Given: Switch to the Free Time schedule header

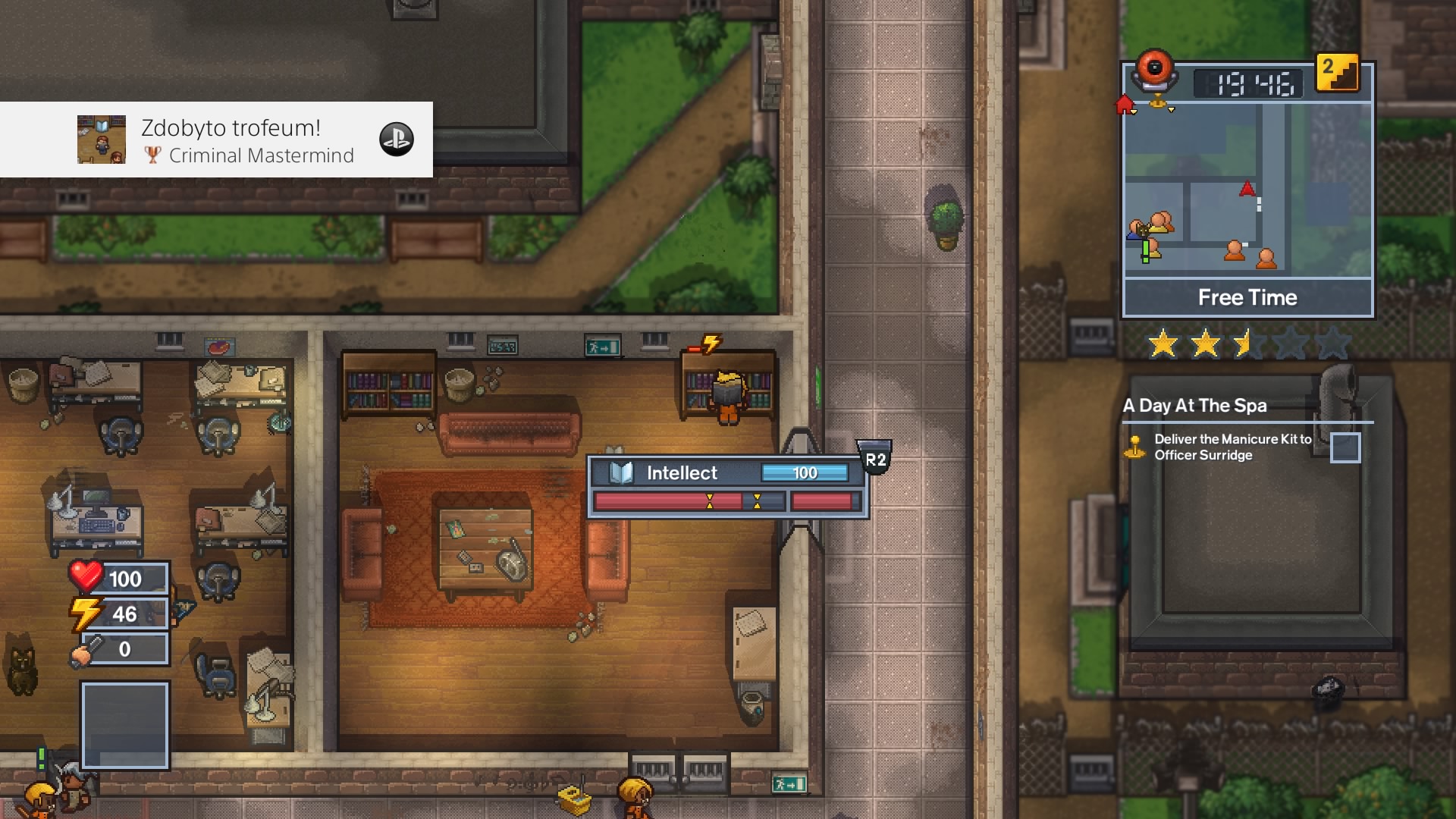Looking at the screenshot, I should click(1247, 297).
